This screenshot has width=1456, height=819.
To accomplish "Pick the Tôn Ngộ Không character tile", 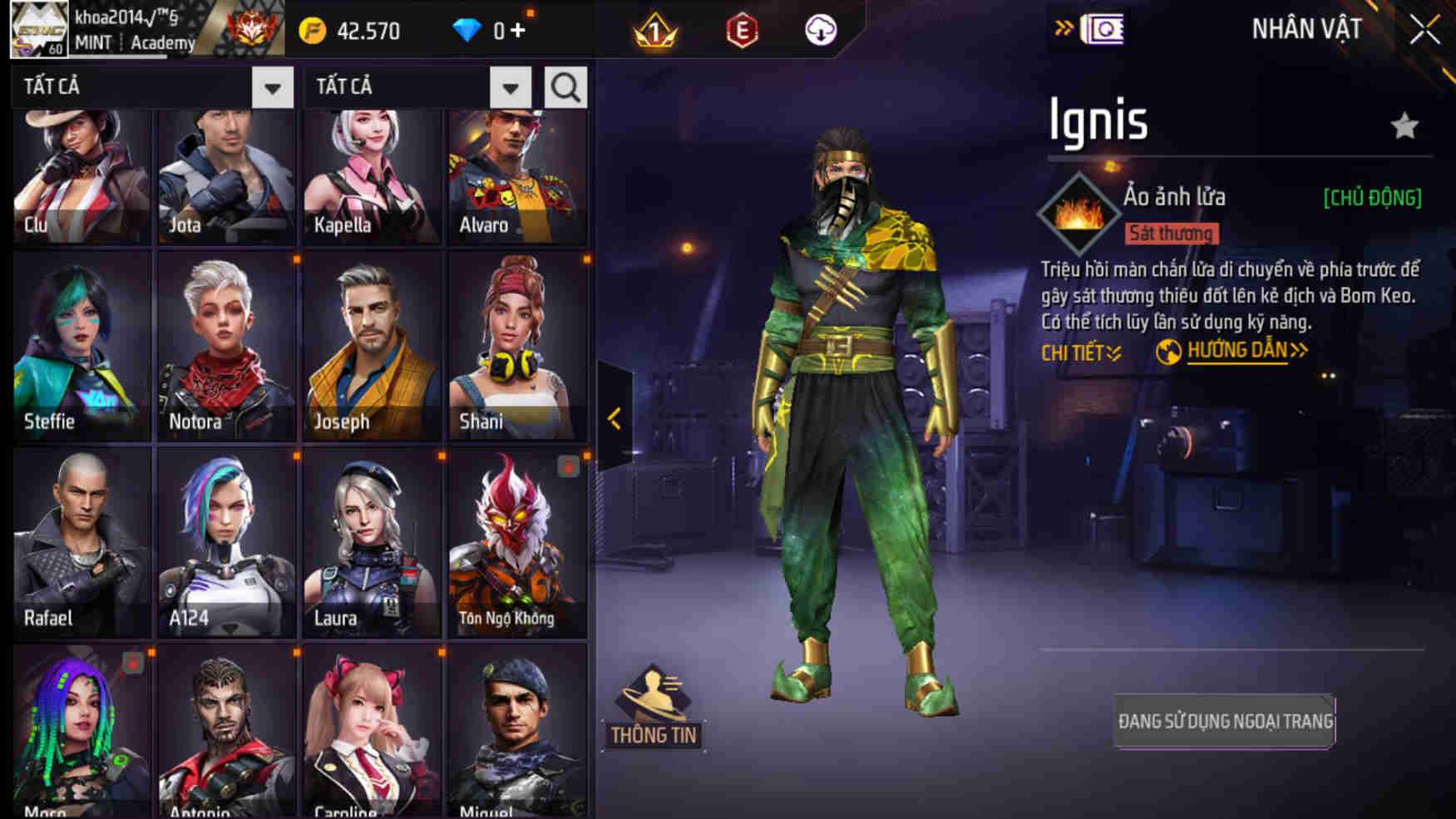I will [517, 542].
